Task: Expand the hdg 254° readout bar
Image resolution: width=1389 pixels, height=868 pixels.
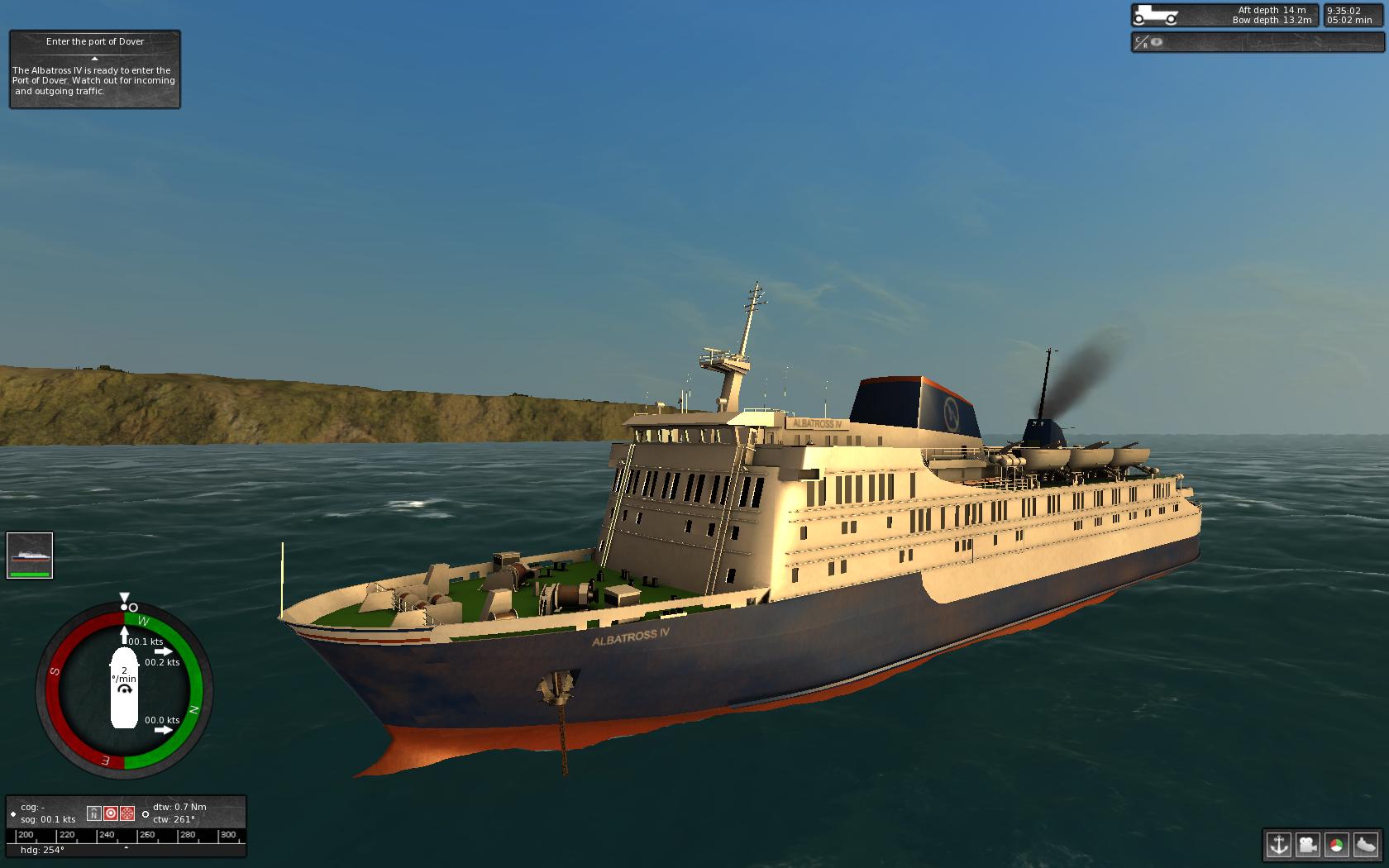Action: [43, 849]
